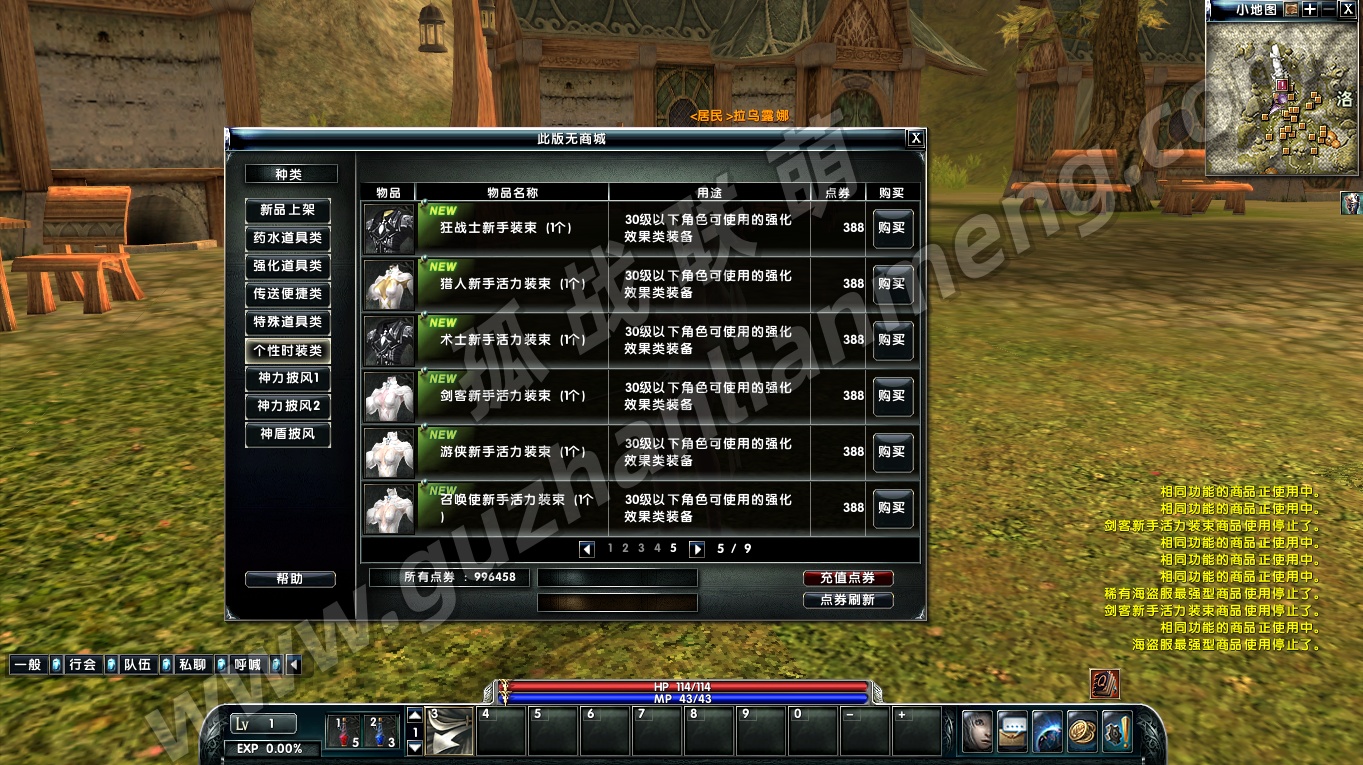Click the 充值点券 recharge button

click(x=848, y=578)
